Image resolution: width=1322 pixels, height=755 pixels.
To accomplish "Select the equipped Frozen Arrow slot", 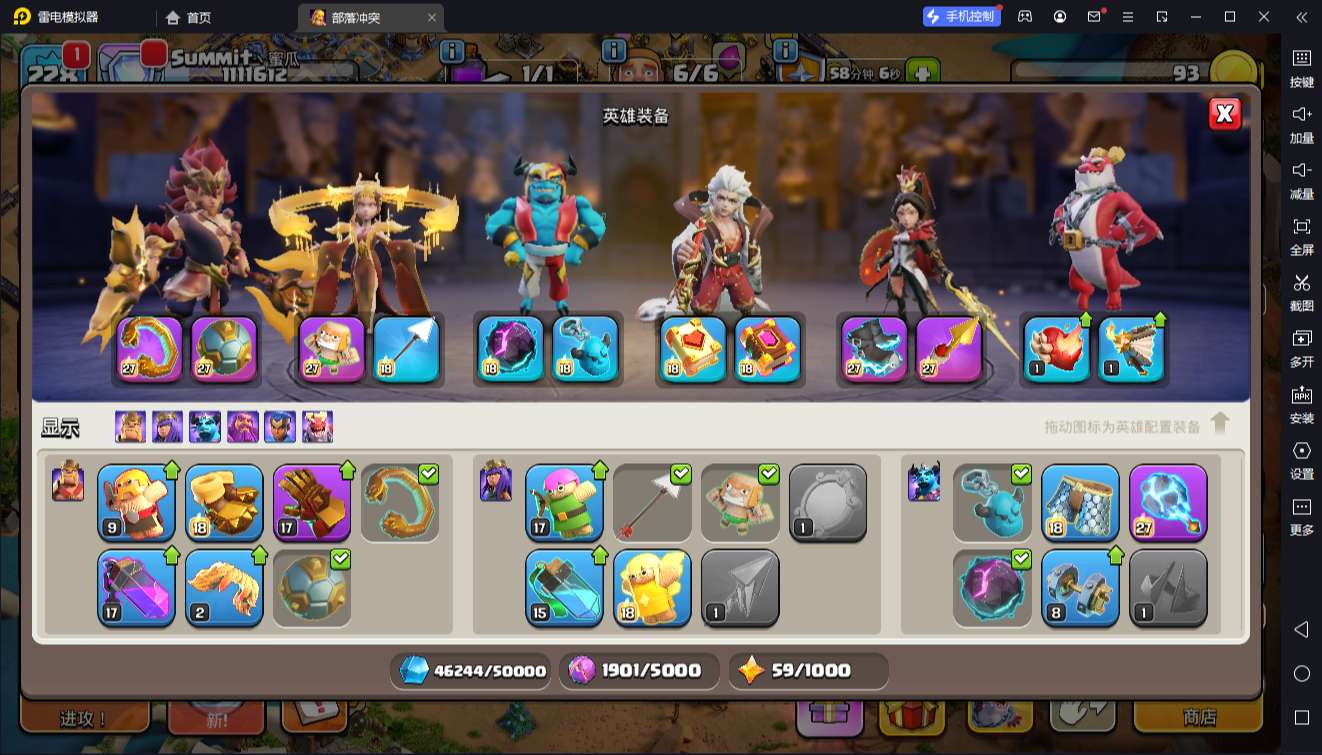I will tap(407, 349).
